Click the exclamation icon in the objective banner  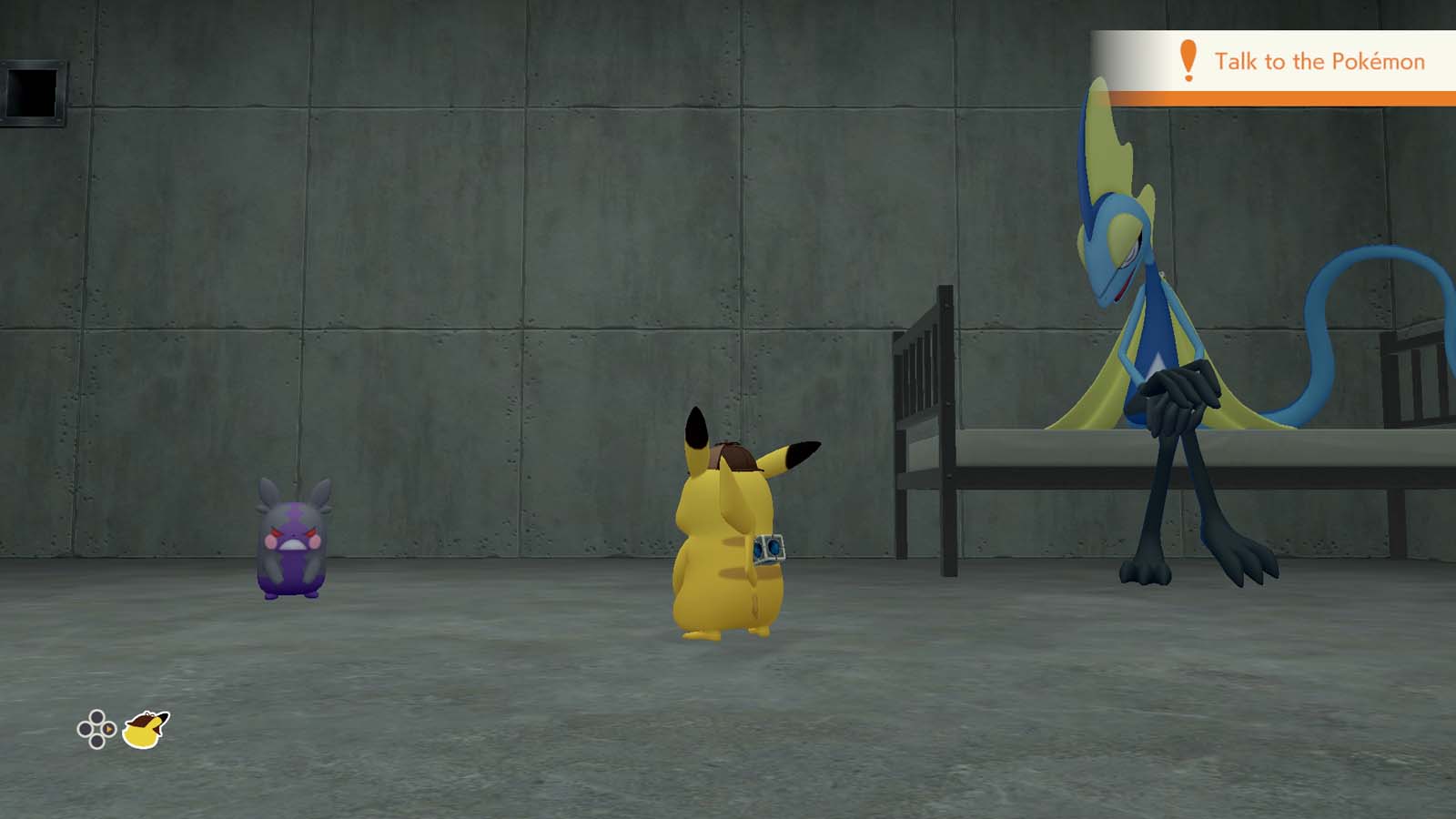click(x=1186, y=62)
